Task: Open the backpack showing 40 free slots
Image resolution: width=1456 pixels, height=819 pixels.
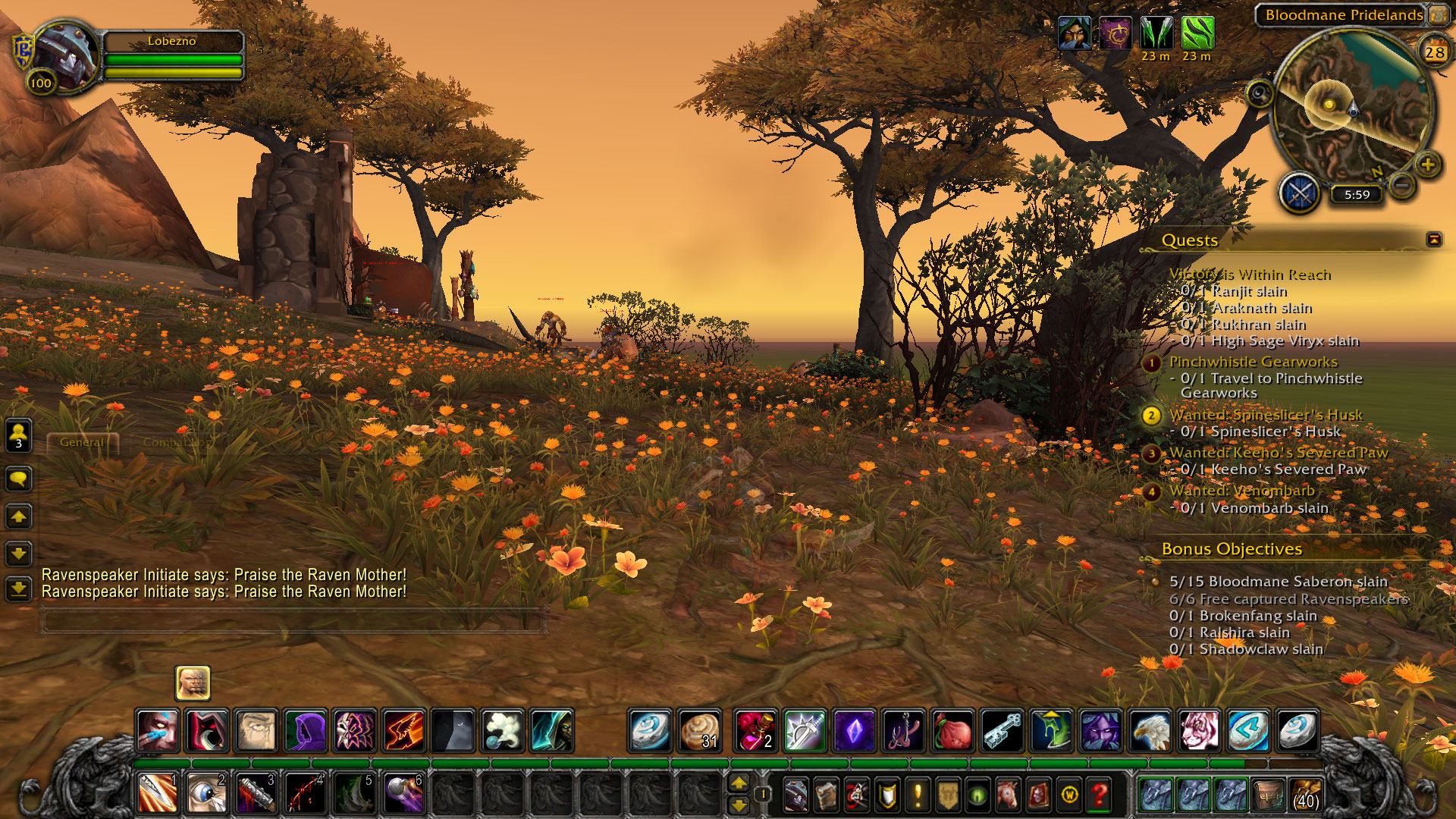Action: click(1304, 795)
